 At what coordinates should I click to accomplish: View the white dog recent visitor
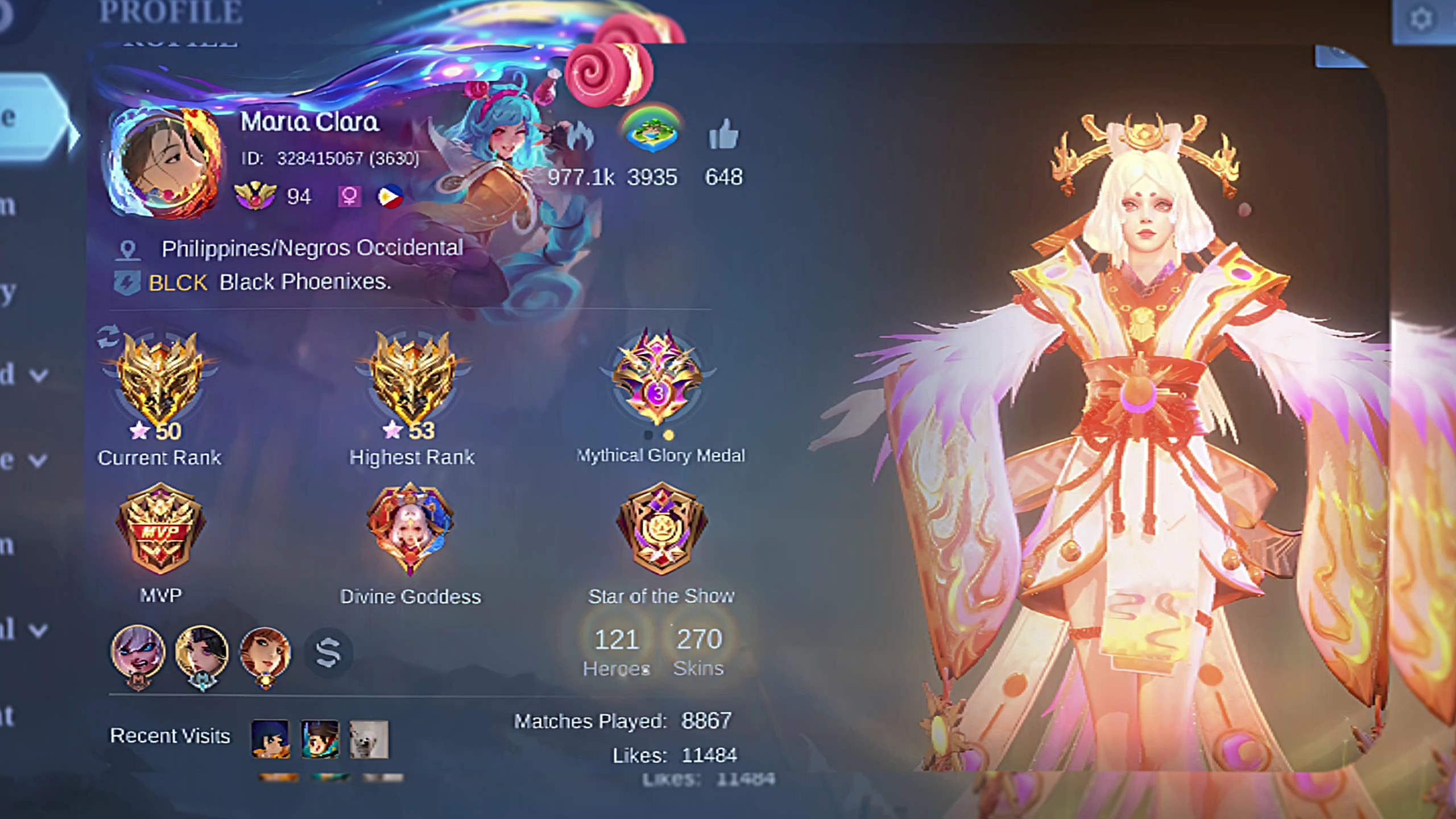point(369,739)
